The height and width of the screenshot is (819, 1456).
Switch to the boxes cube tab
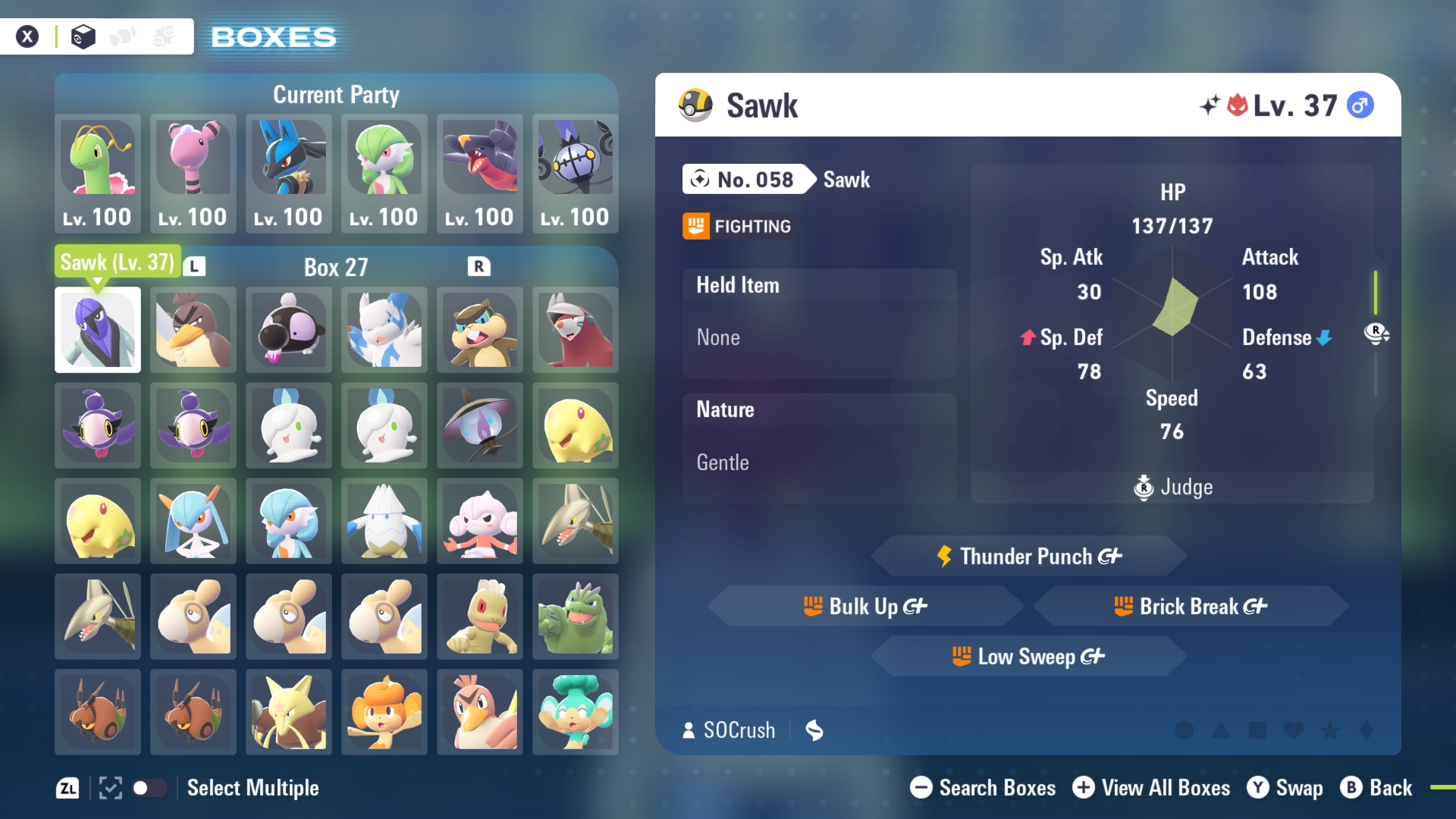tap(83, 36)
